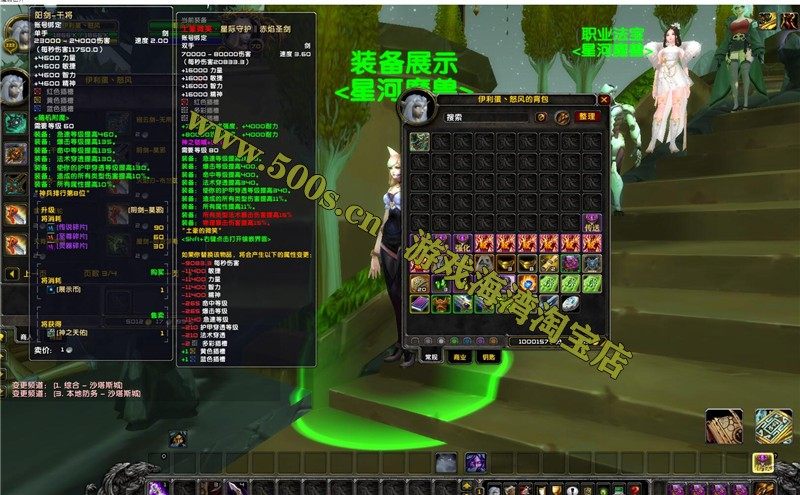Select the 钥匙 bag tab
This screenshot has width=800, height=495.
coord(489,356)
